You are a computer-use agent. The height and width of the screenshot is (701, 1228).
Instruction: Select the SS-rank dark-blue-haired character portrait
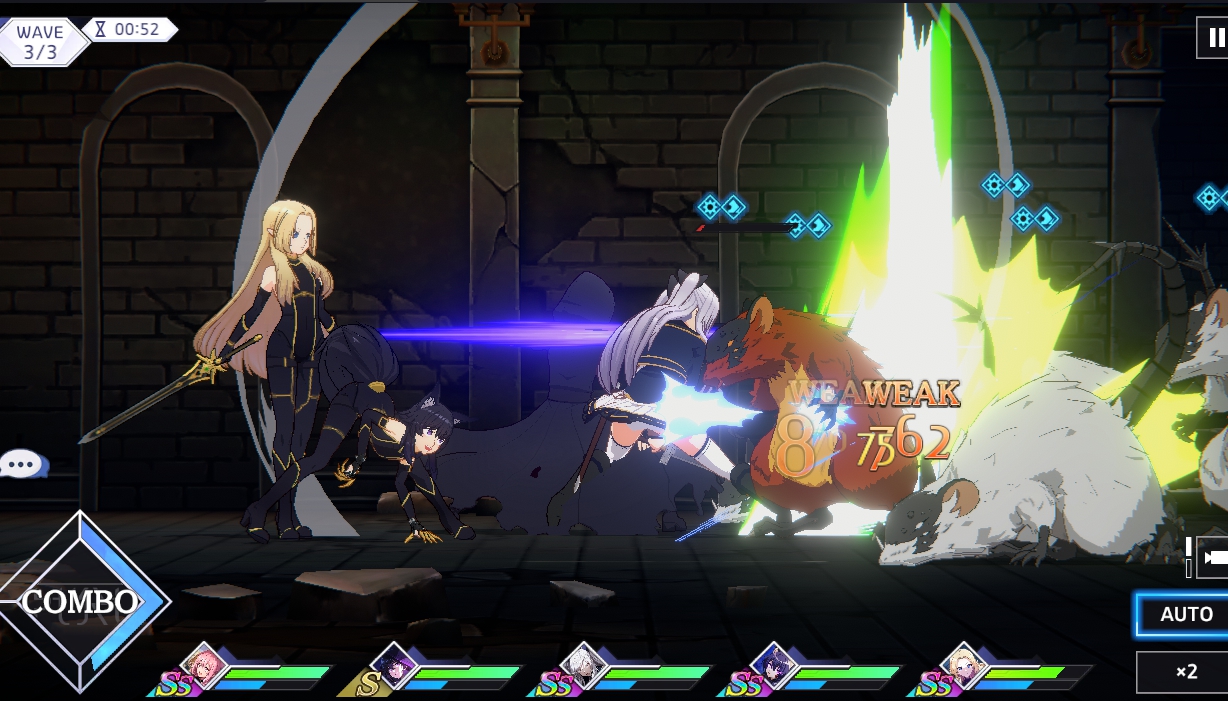point(772,666)
